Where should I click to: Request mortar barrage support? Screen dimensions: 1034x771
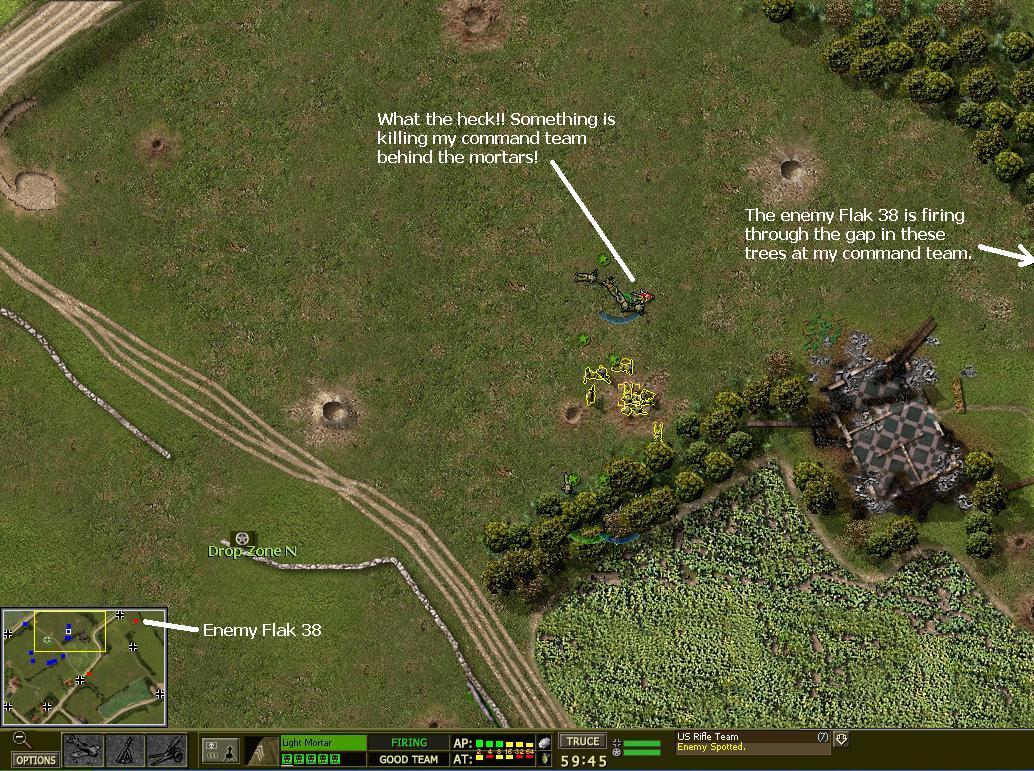[x=125, y=750]
